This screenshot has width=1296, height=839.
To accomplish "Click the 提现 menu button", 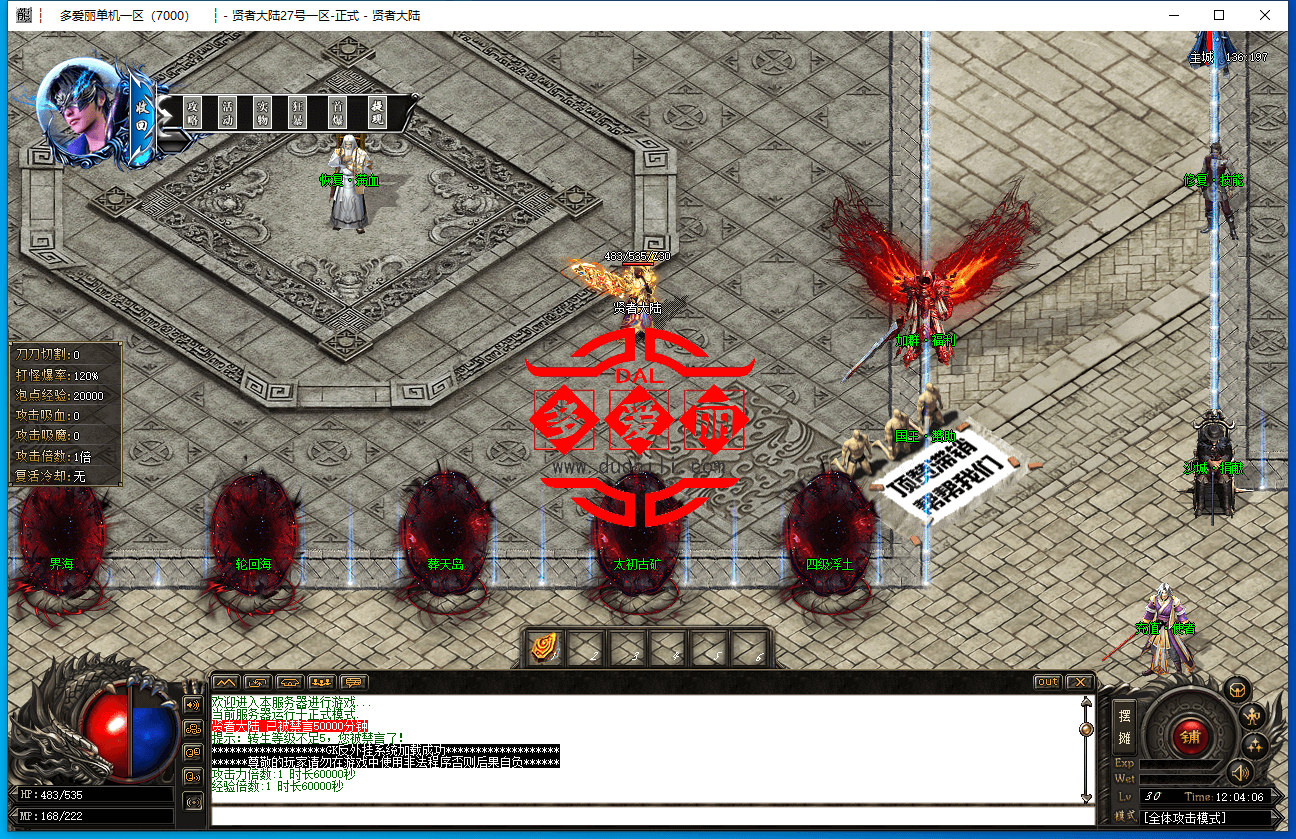I will pyautogui.click(x=377, y=112).
